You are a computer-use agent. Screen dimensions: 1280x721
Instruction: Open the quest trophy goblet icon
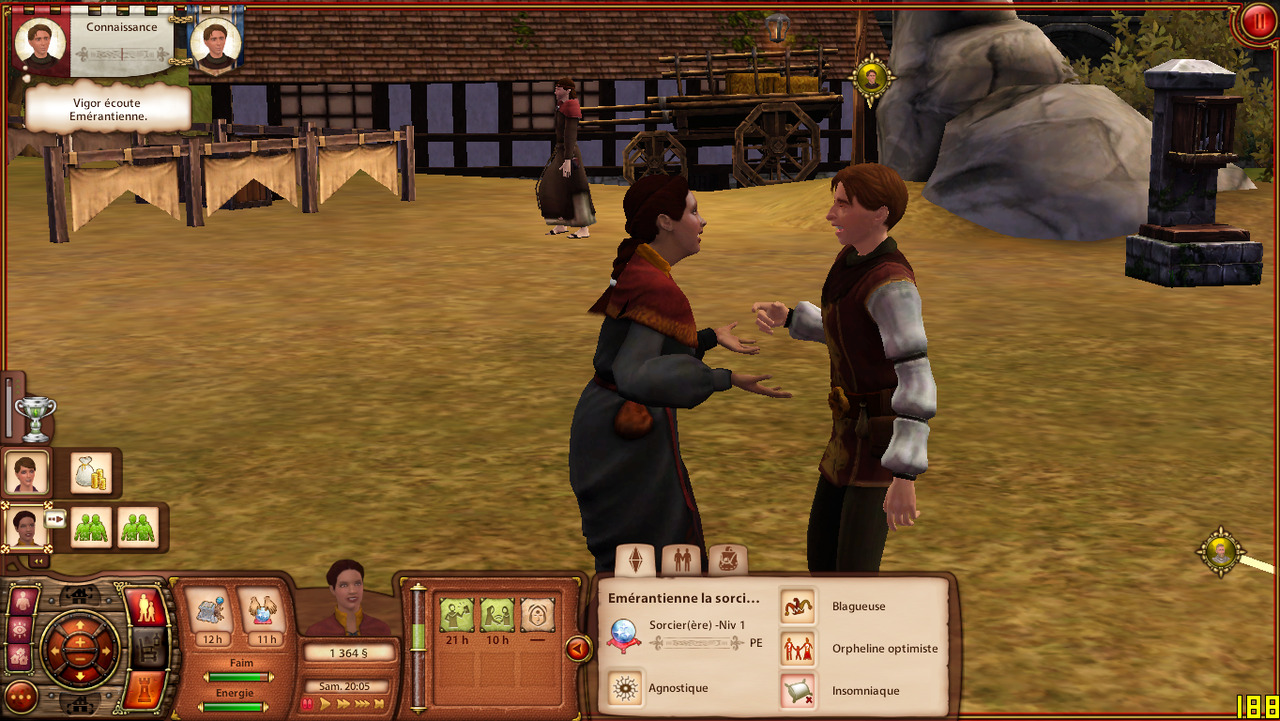35,418
